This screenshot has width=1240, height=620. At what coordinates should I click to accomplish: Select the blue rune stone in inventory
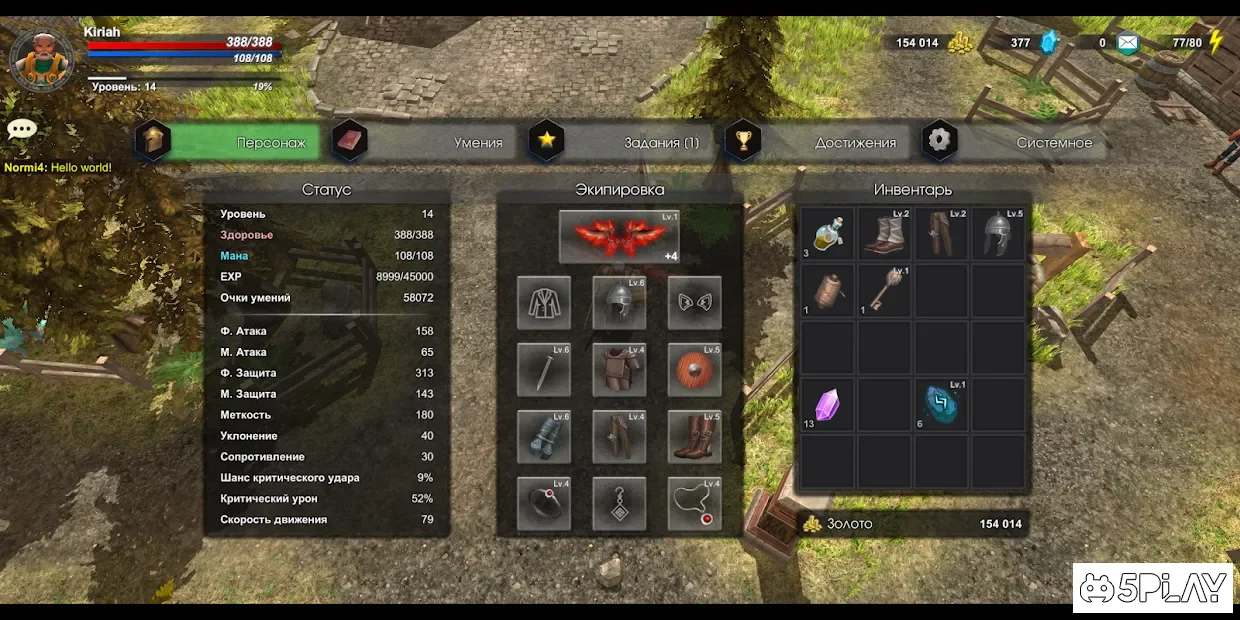941,405
